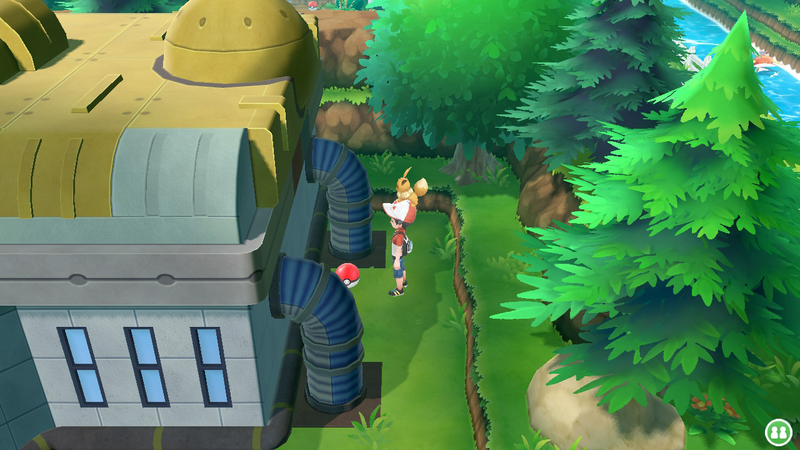Viewport: 800px width, 450px height.
Task: Click the green two-player support icon
Action: pos(776,431)
